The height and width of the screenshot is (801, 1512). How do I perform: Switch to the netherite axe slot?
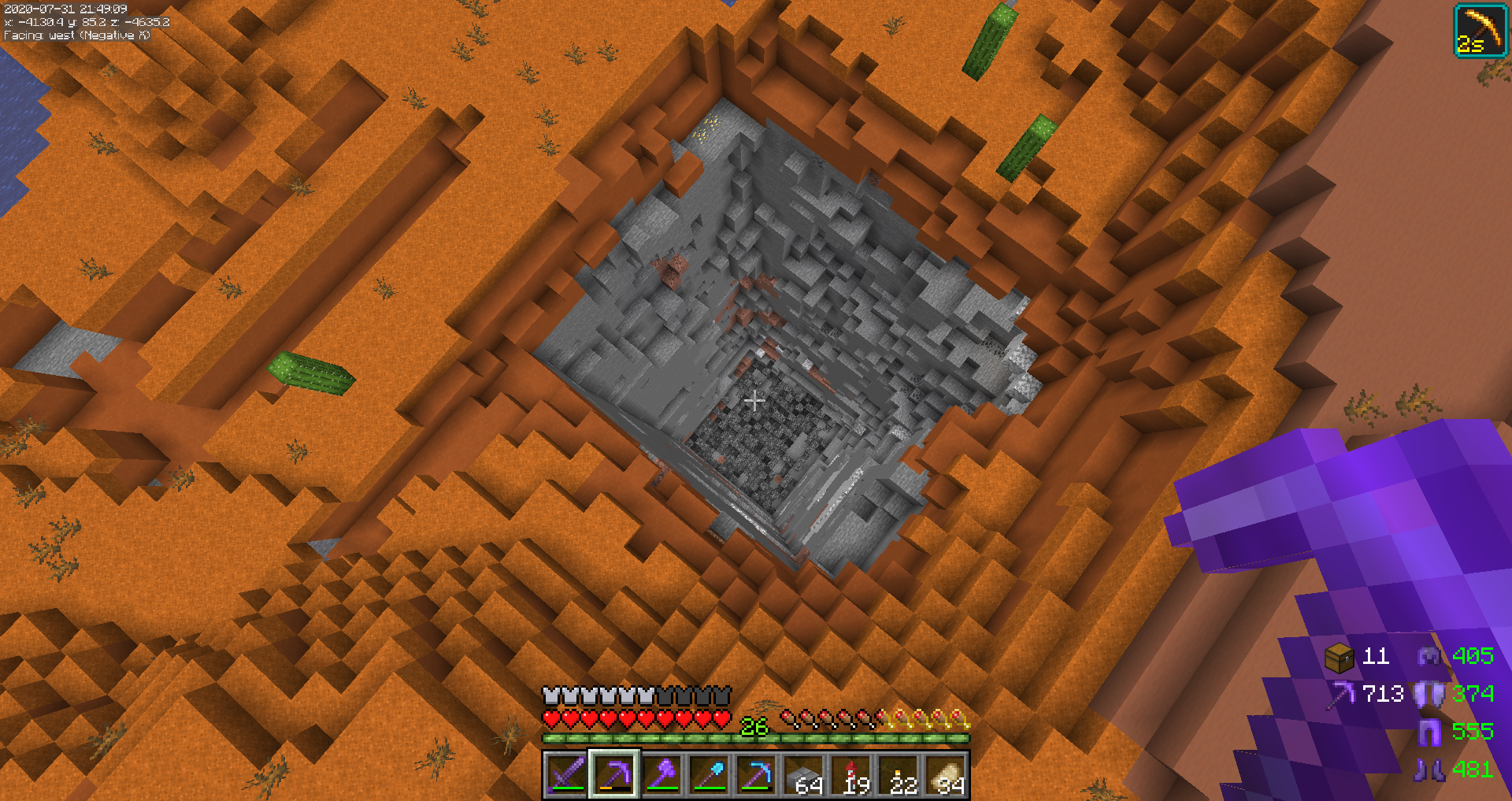[x=661, y=774]
